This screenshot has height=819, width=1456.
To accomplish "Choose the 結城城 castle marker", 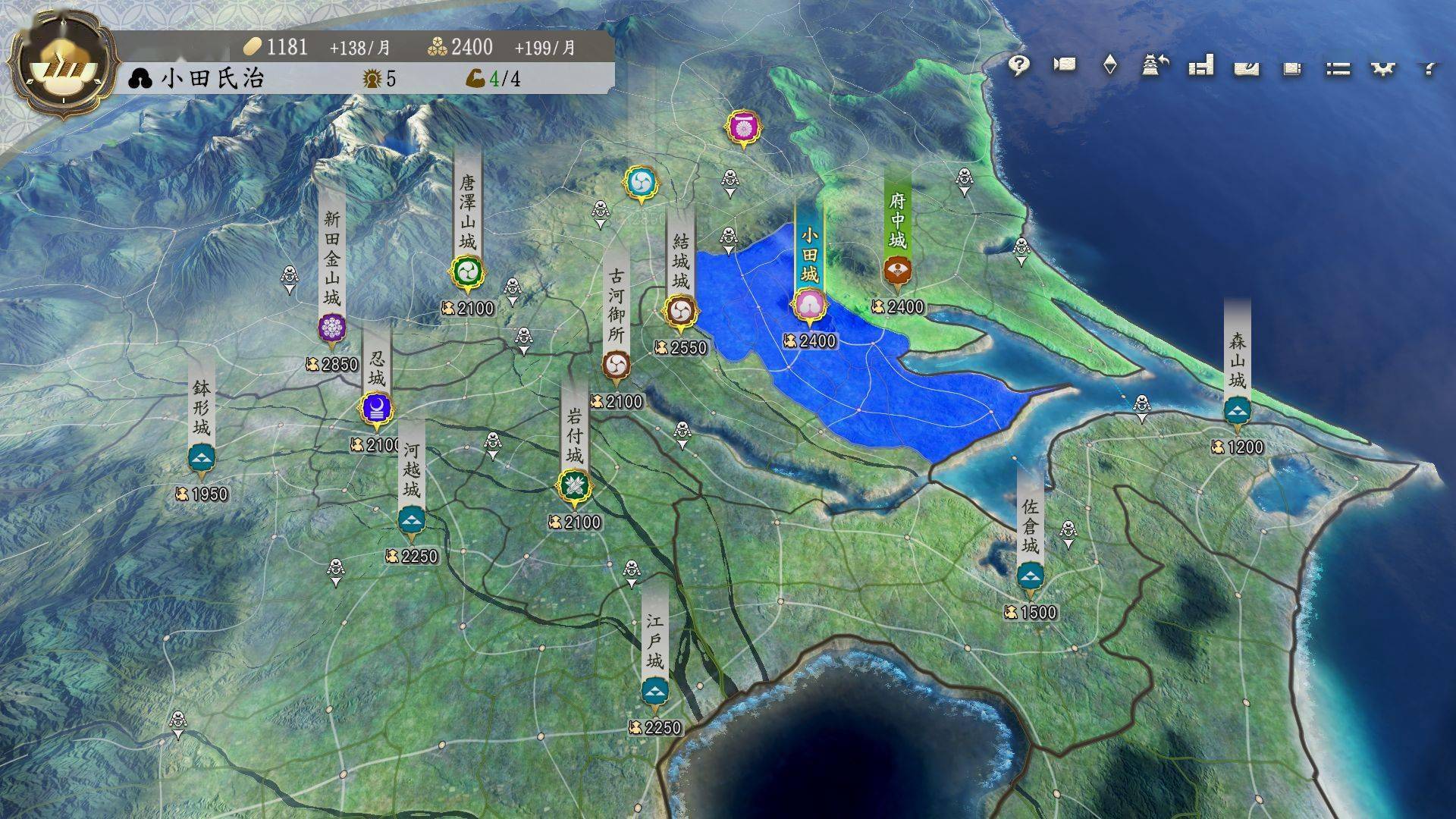I will tap(679, 311).
